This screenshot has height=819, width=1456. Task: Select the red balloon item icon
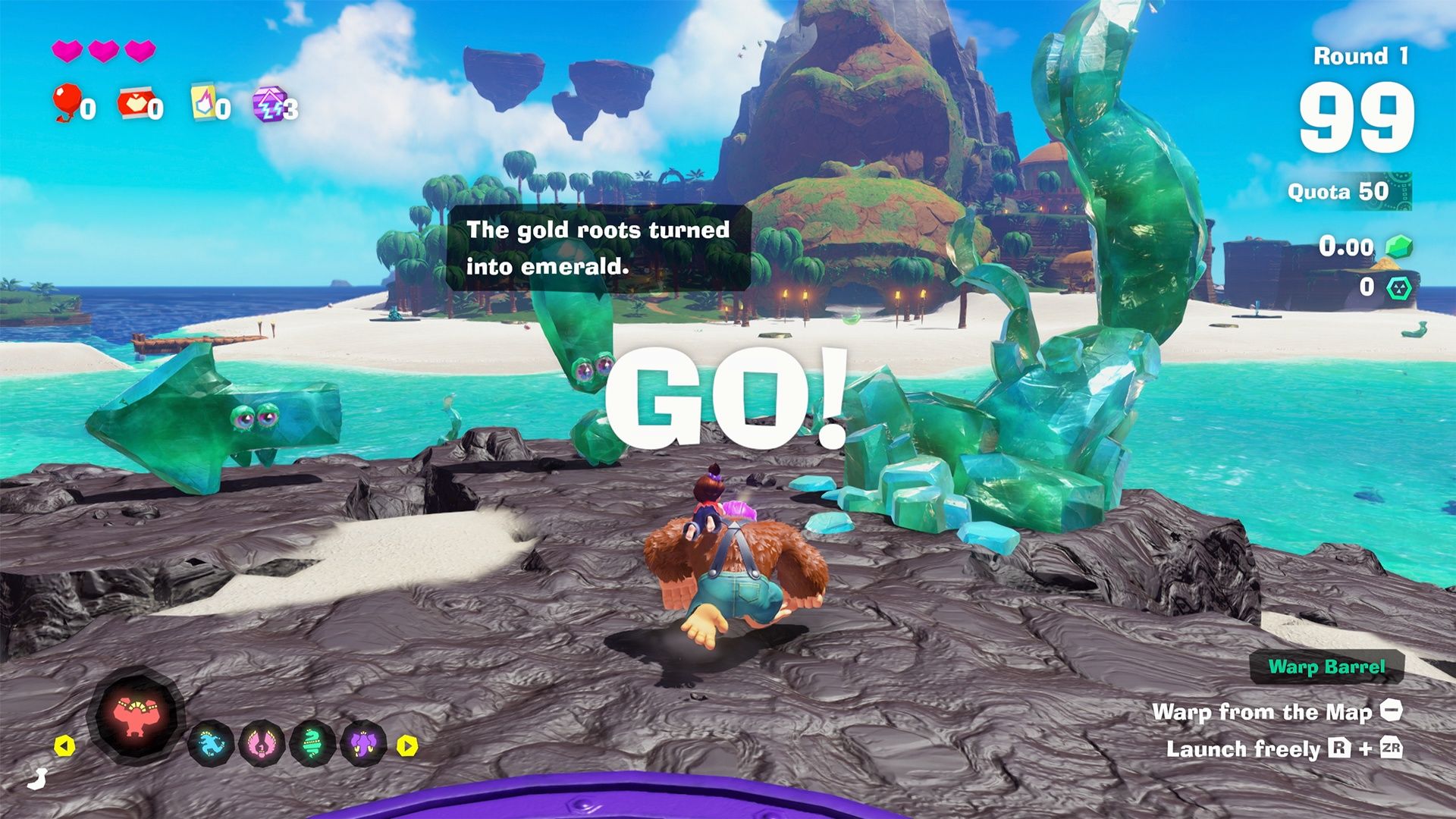pyautogui.click(x=67, y=102)
